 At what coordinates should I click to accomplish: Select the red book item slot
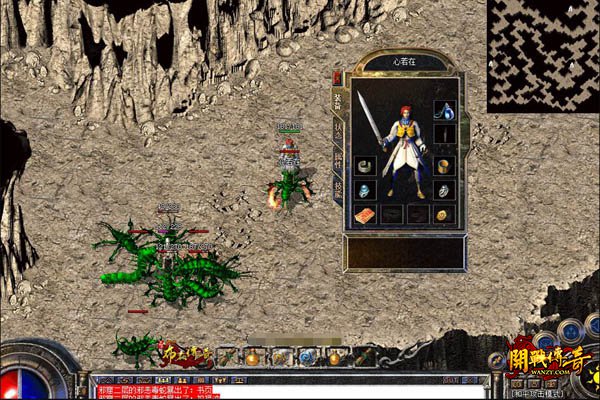(x=365, y=215)
